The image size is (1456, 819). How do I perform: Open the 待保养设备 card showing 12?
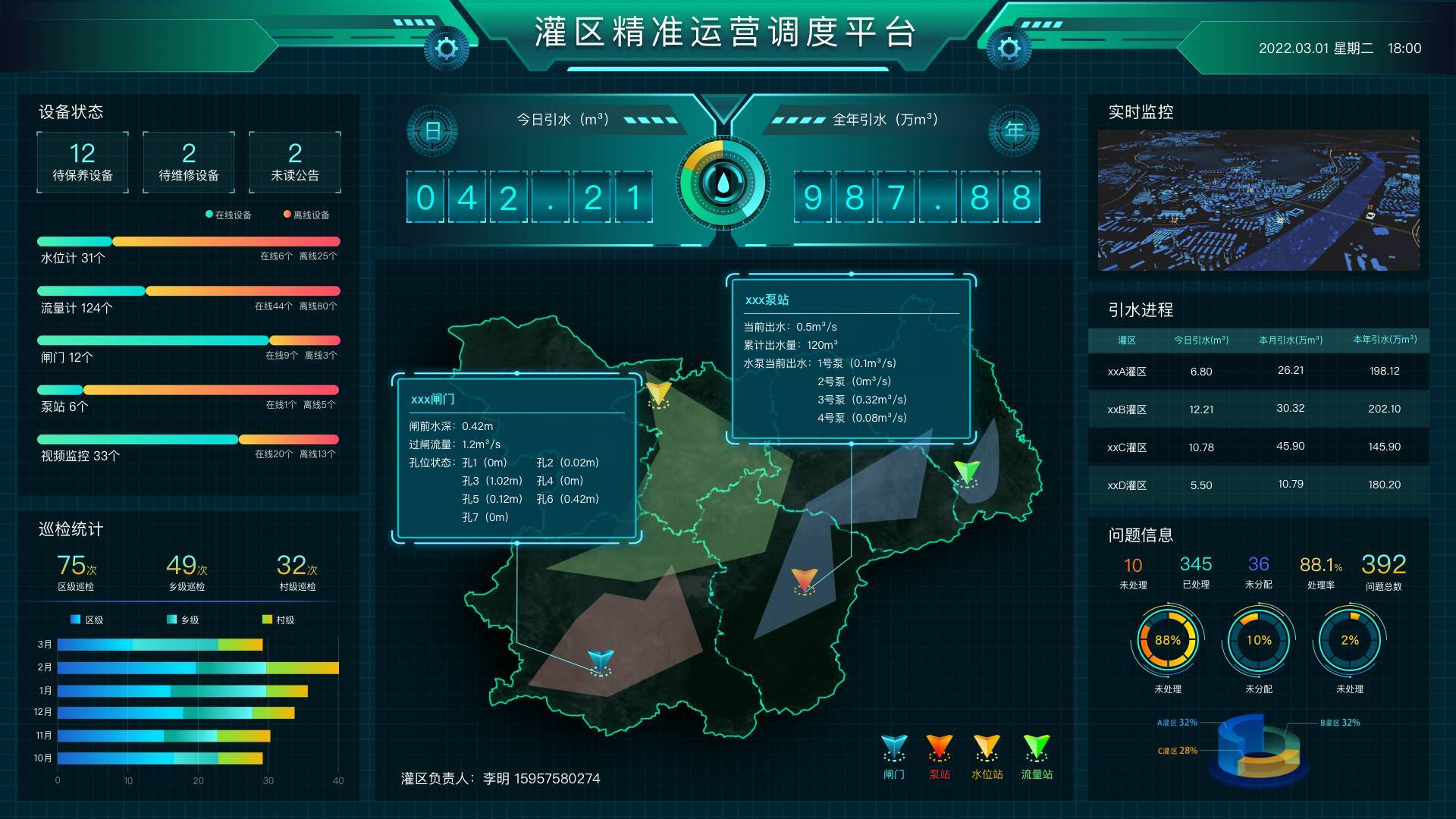[x=83, y=162]
